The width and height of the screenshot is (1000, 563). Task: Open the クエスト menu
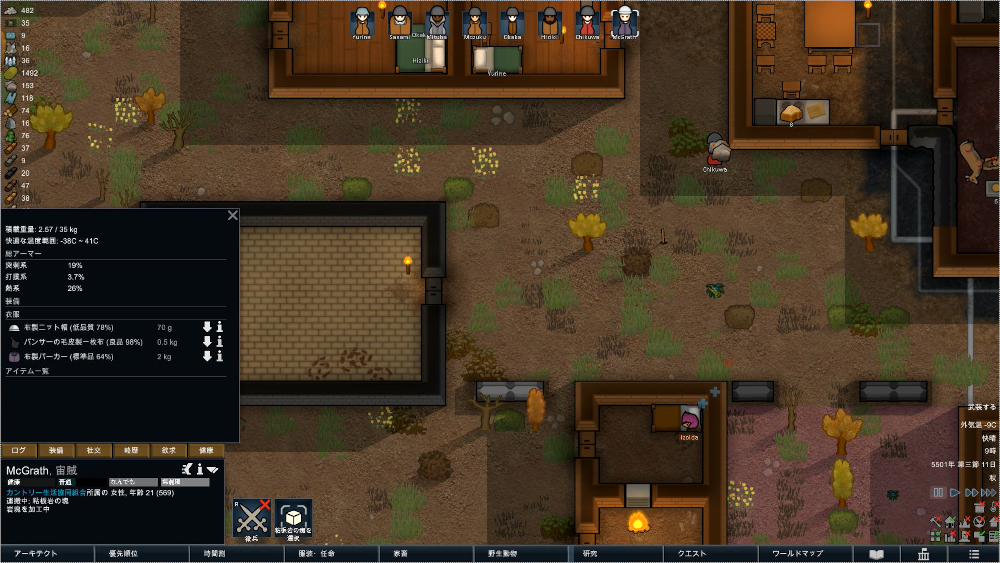tap(691, 553)
